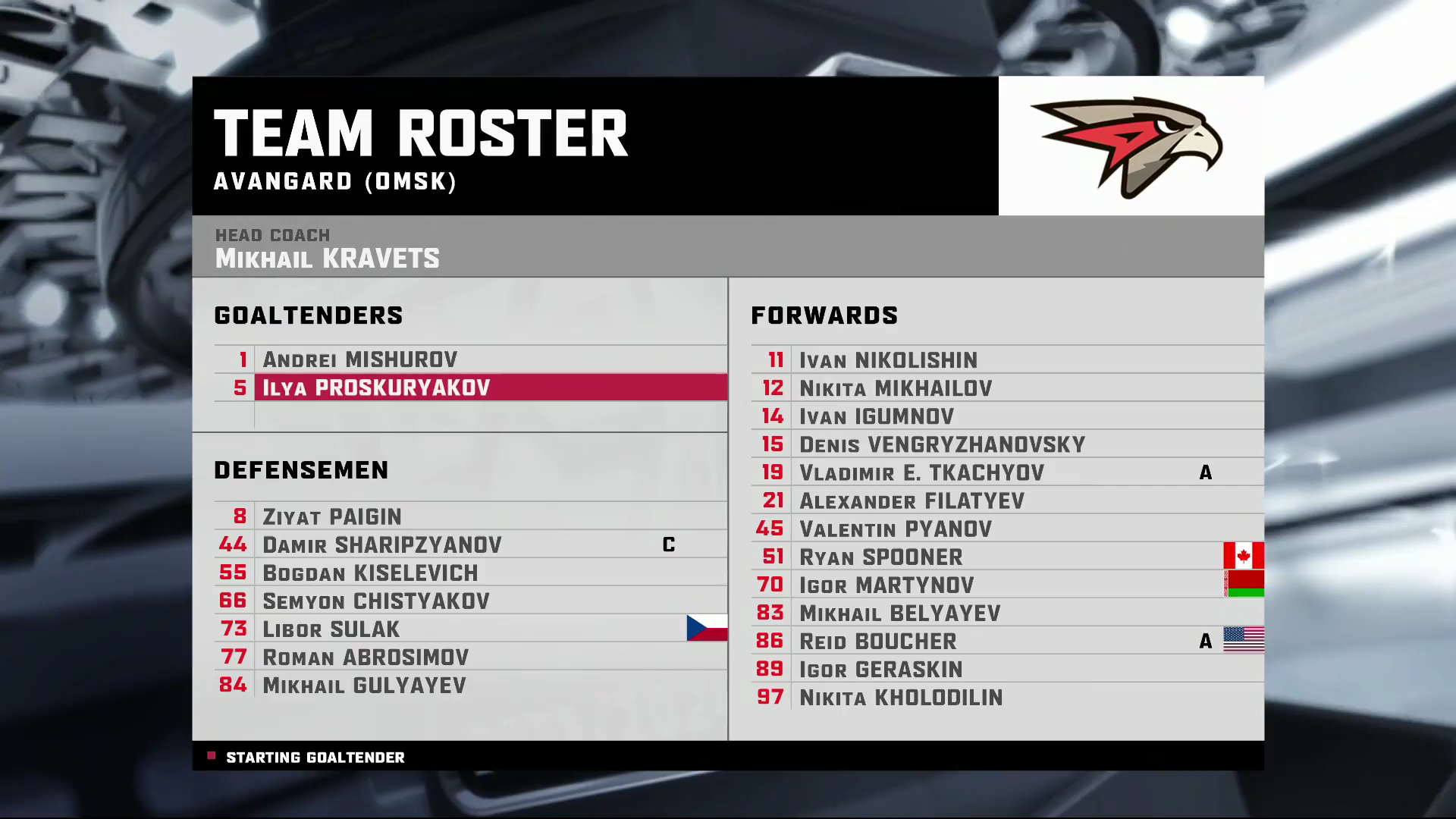
Task: Choose starting goaltender Ilya Proskuryakov
Action: coord(376,388)
